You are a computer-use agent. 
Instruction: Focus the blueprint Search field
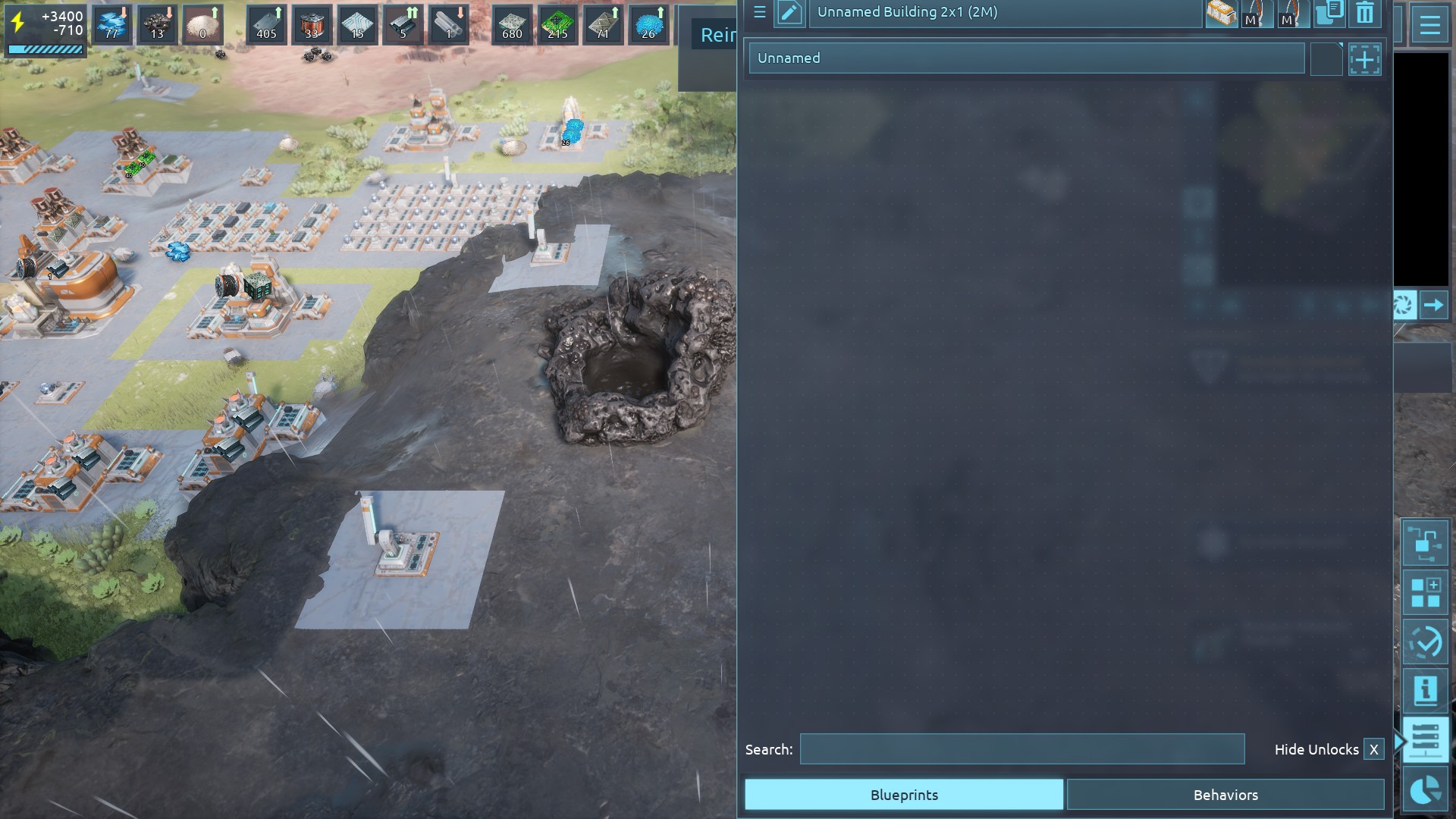[x=1021, y=748]
